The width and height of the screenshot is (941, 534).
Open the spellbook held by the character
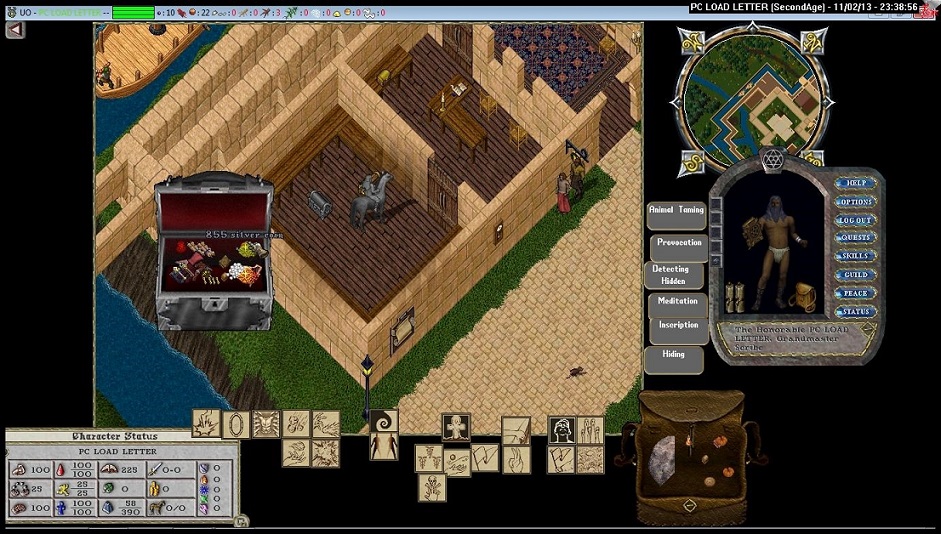click(734, 296)
